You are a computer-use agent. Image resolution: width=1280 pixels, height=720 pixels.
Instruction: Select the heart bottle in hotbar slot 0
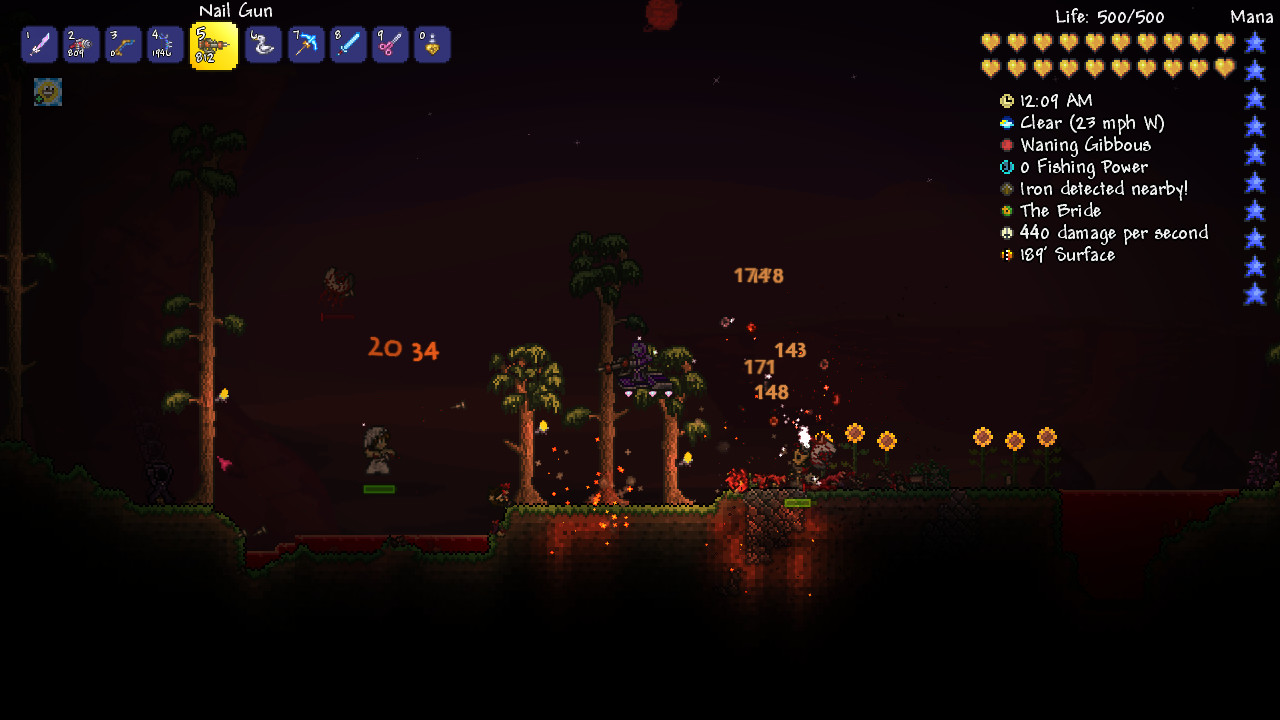click(431, 43)
